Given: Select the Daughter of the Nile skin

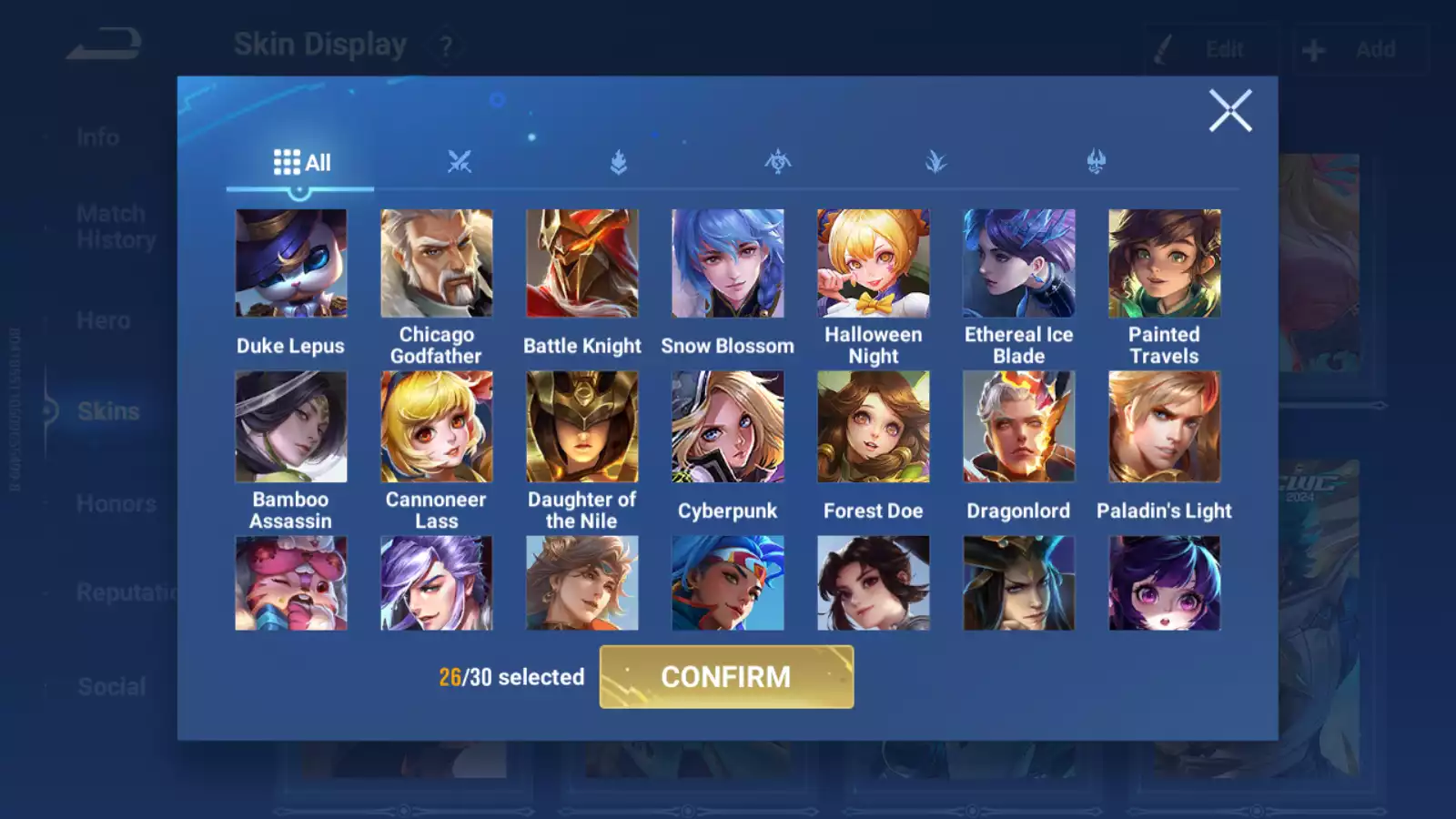Looking at the screenshot, I should (x=582, y=427).
